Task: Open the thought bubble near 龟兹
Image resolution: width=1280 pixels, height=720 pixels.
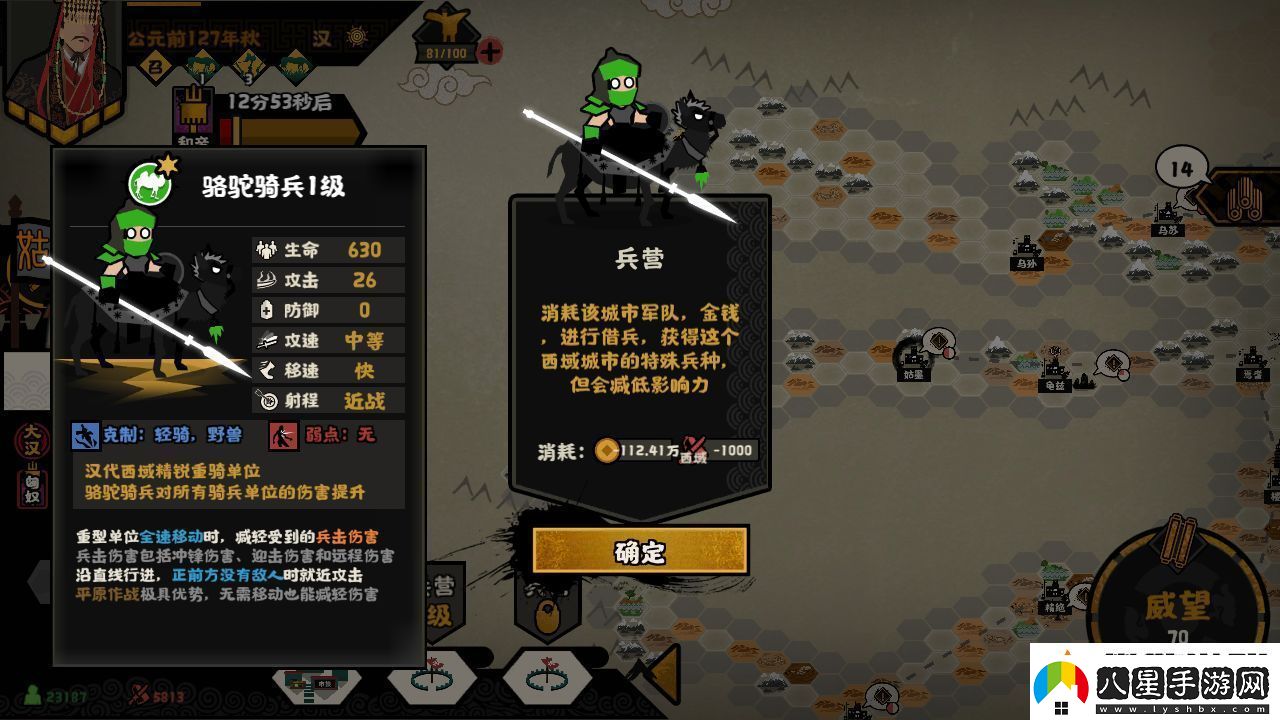Action: (x=1111, y=362)
